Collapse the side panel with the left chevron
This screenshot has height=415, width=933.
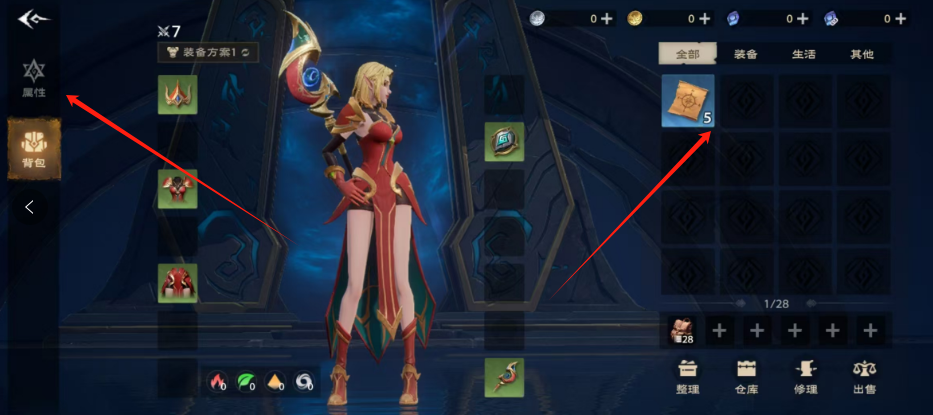pos(30,208)
